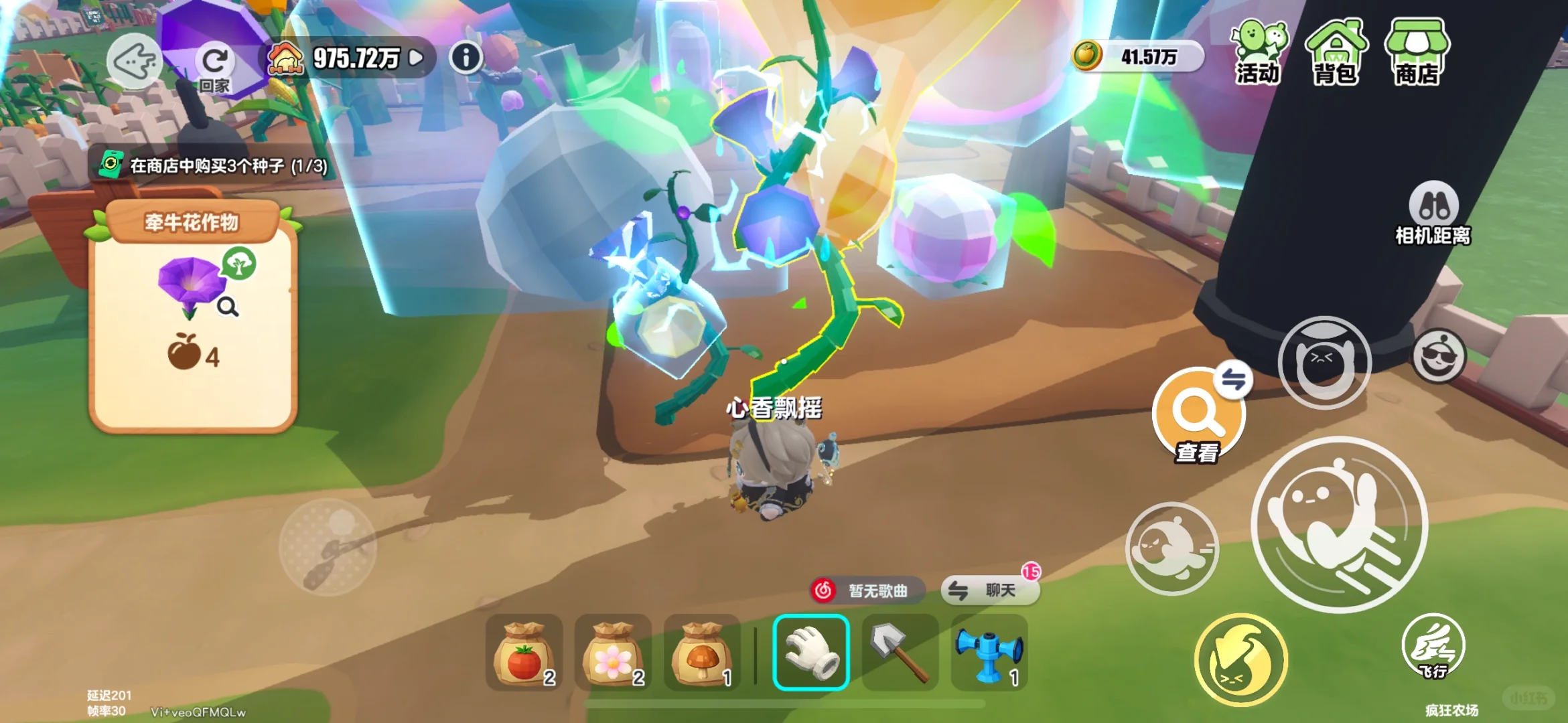Screen dimensions: 1568x723
Task: Select the blue sprinkler item
Action: point(989,652)
